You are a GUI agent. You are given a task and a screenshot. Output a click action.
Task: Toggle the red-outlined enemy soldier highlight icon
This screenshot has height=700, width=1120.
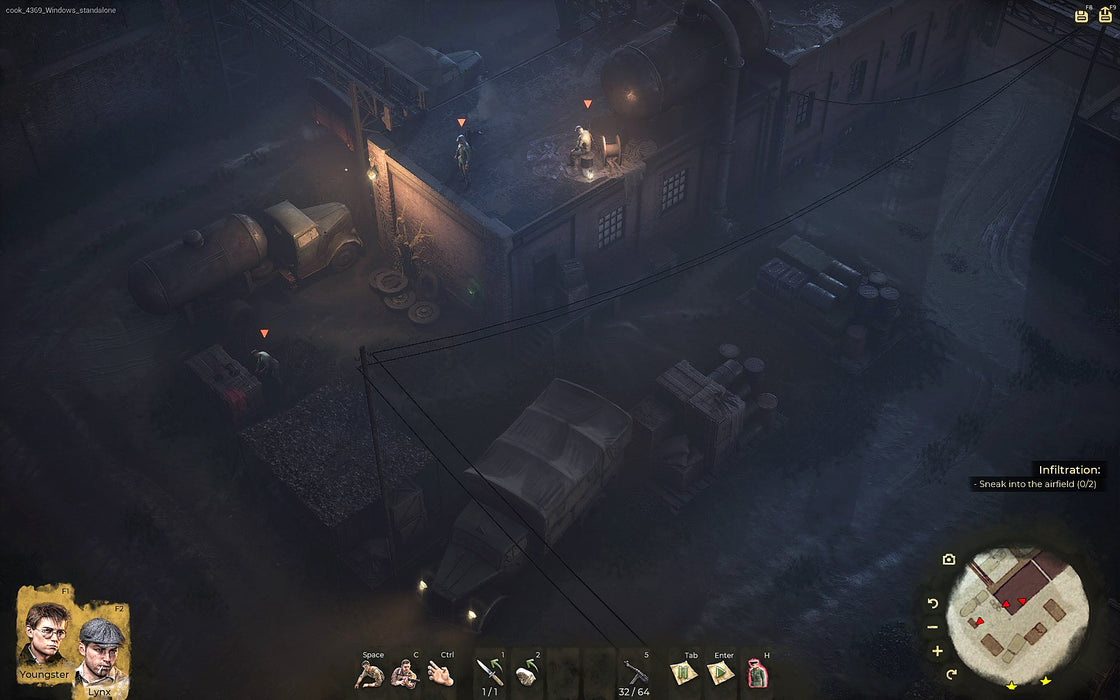pyautogui.click(x=757, y=674)
